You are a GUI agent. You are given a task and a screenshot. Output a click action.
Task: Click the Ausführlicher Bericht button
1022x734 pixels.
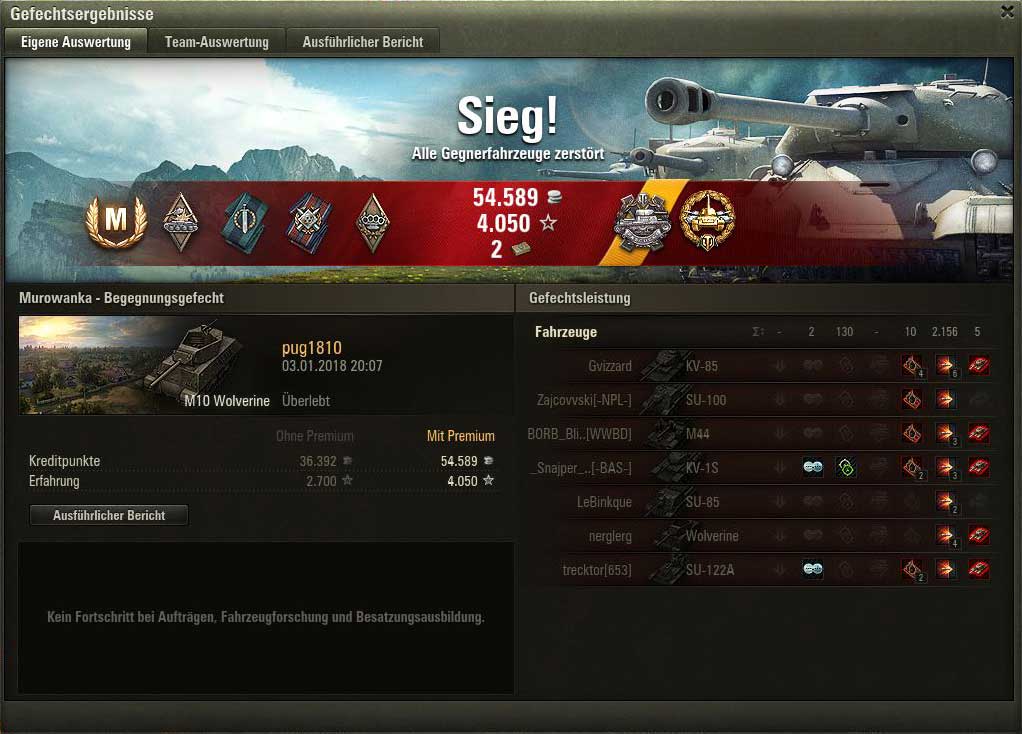pos(108,515)
